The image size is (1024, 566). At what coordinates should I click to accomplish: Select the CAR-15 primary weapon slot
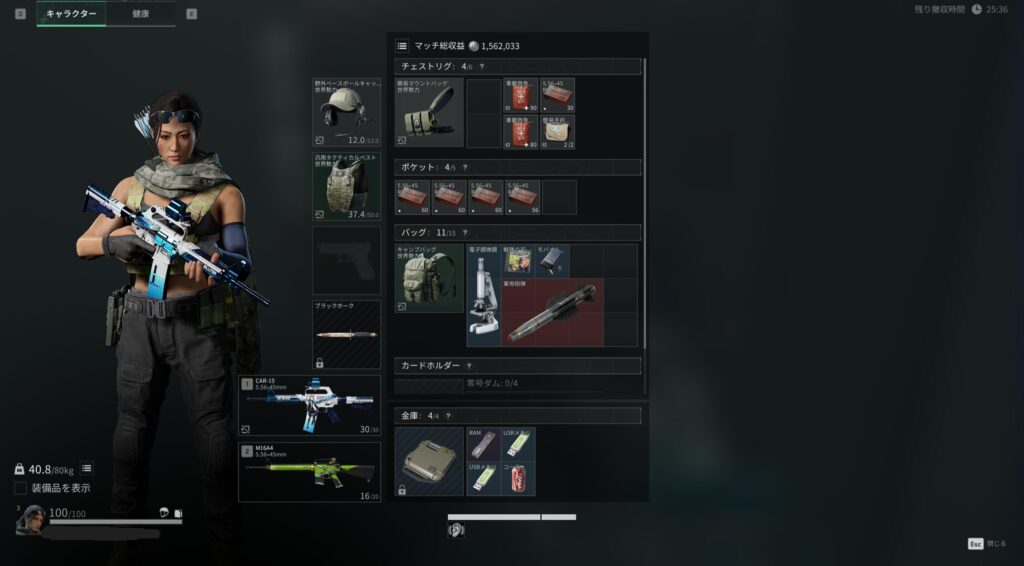(309, 405)
